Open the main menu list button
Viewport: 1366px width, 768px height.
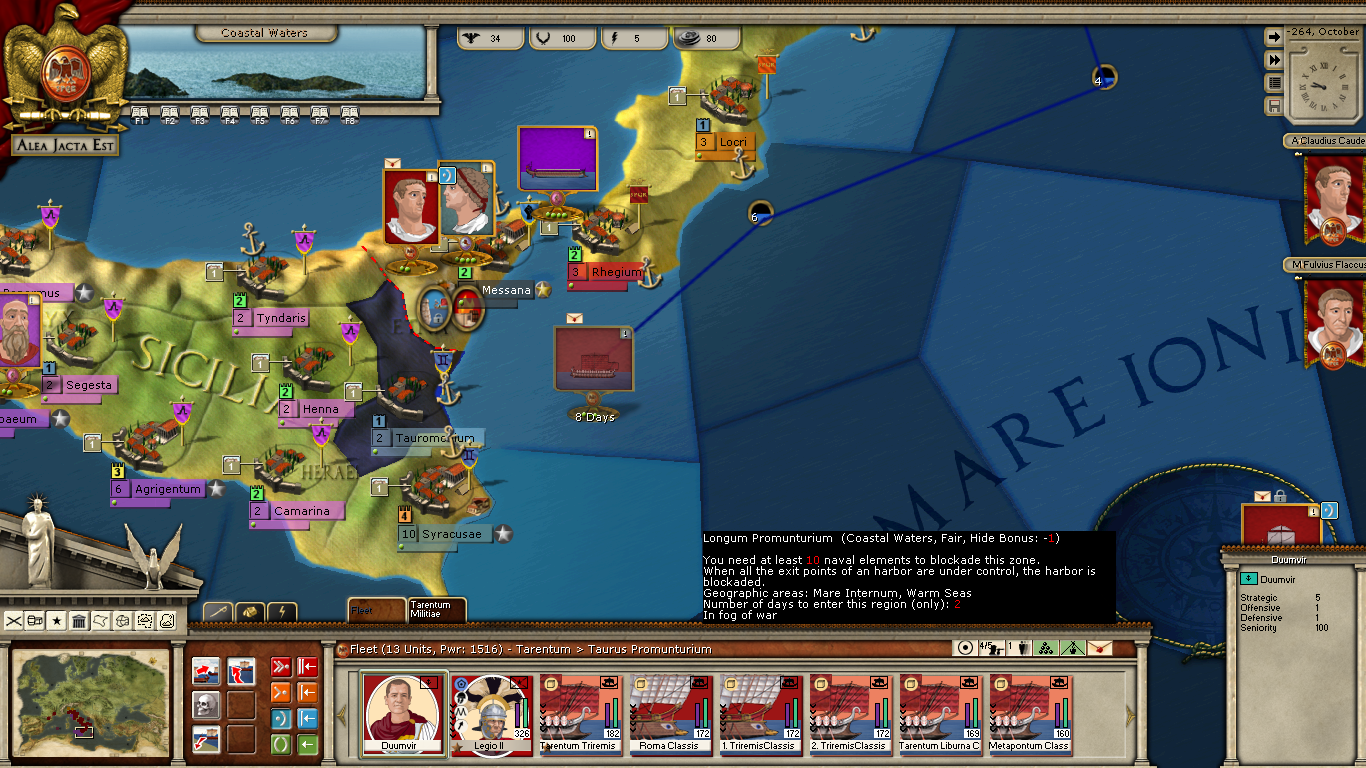[1274, 83]
